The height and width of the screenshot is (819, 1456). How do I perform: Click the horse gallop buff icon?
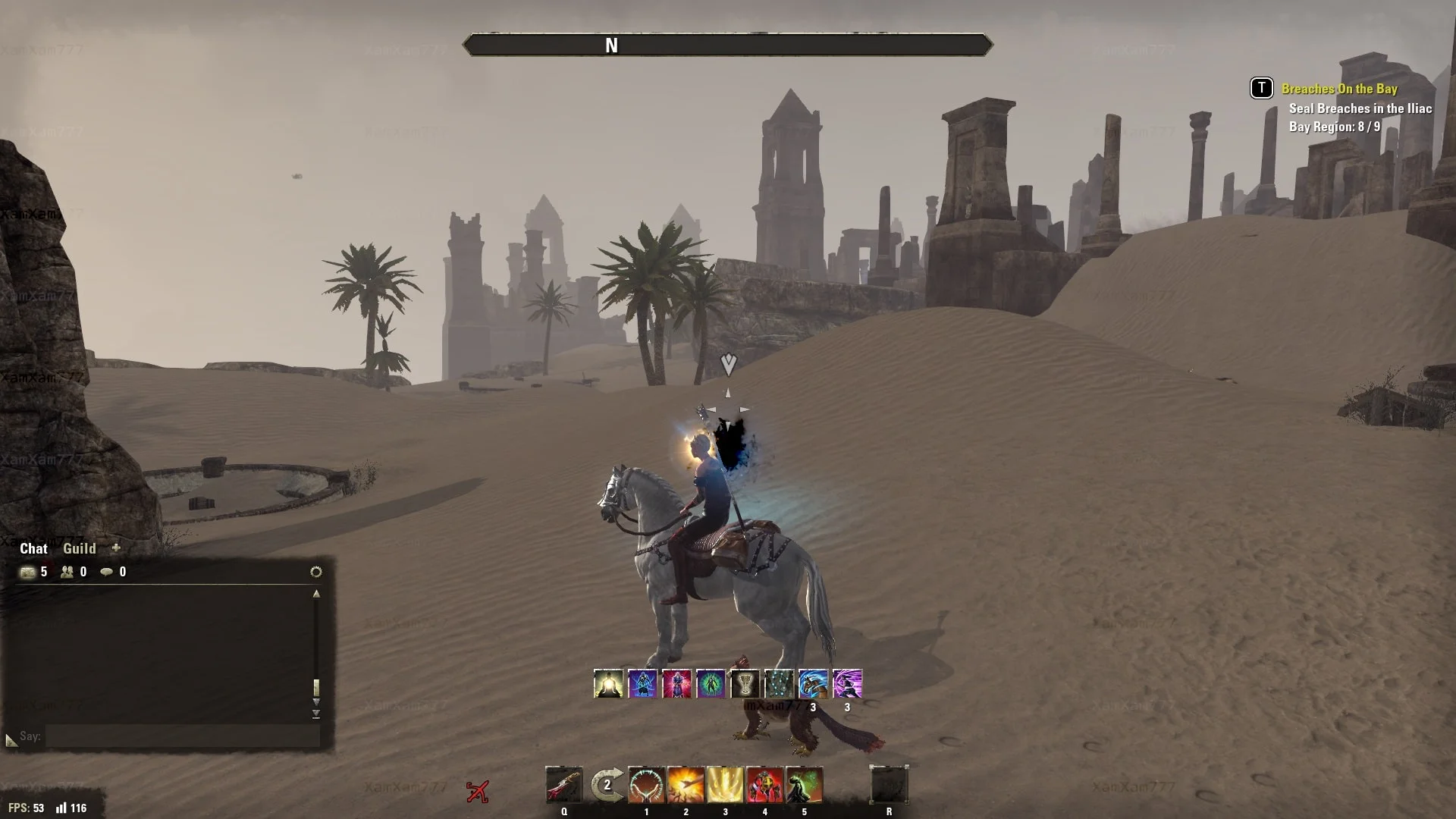coord(813,684)
